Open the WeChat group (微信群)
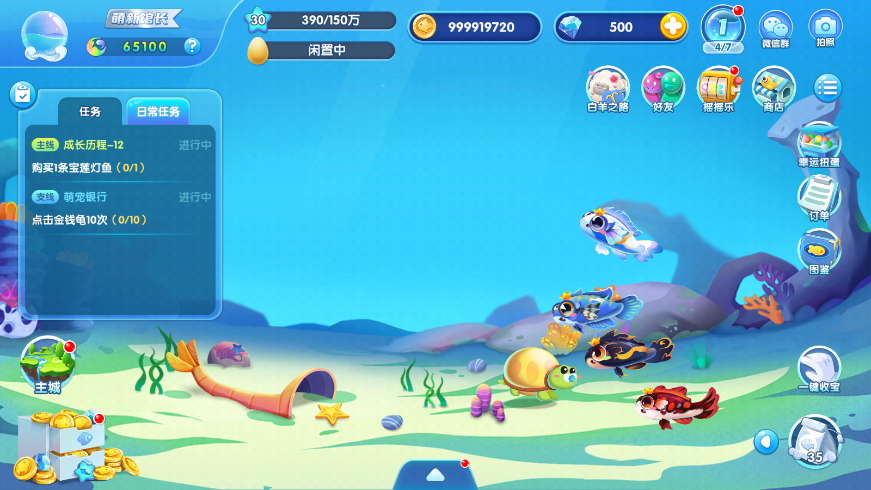 coord(775,27)
